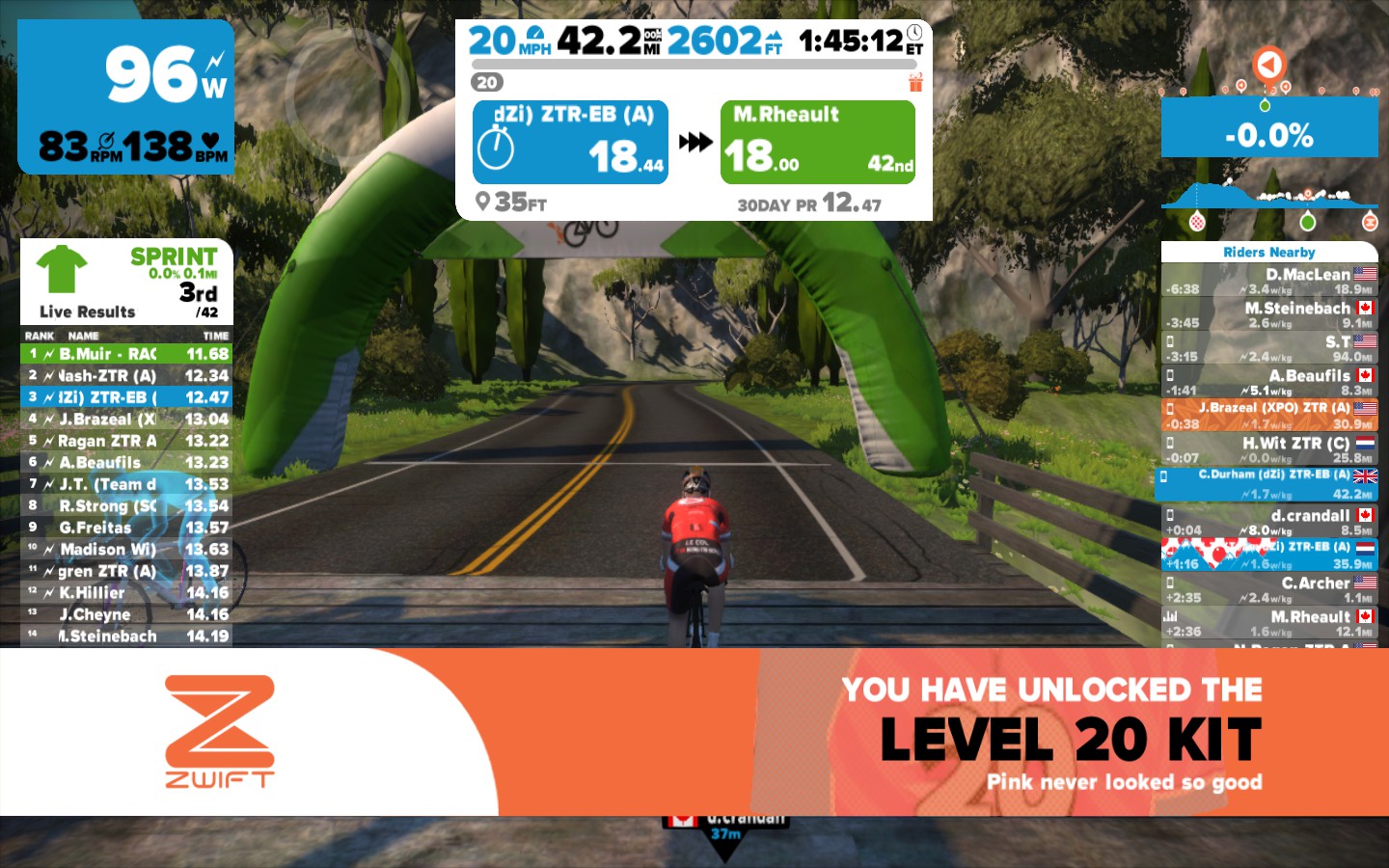Click J.Cheyne's row in the sprint leaderboard

126,614
